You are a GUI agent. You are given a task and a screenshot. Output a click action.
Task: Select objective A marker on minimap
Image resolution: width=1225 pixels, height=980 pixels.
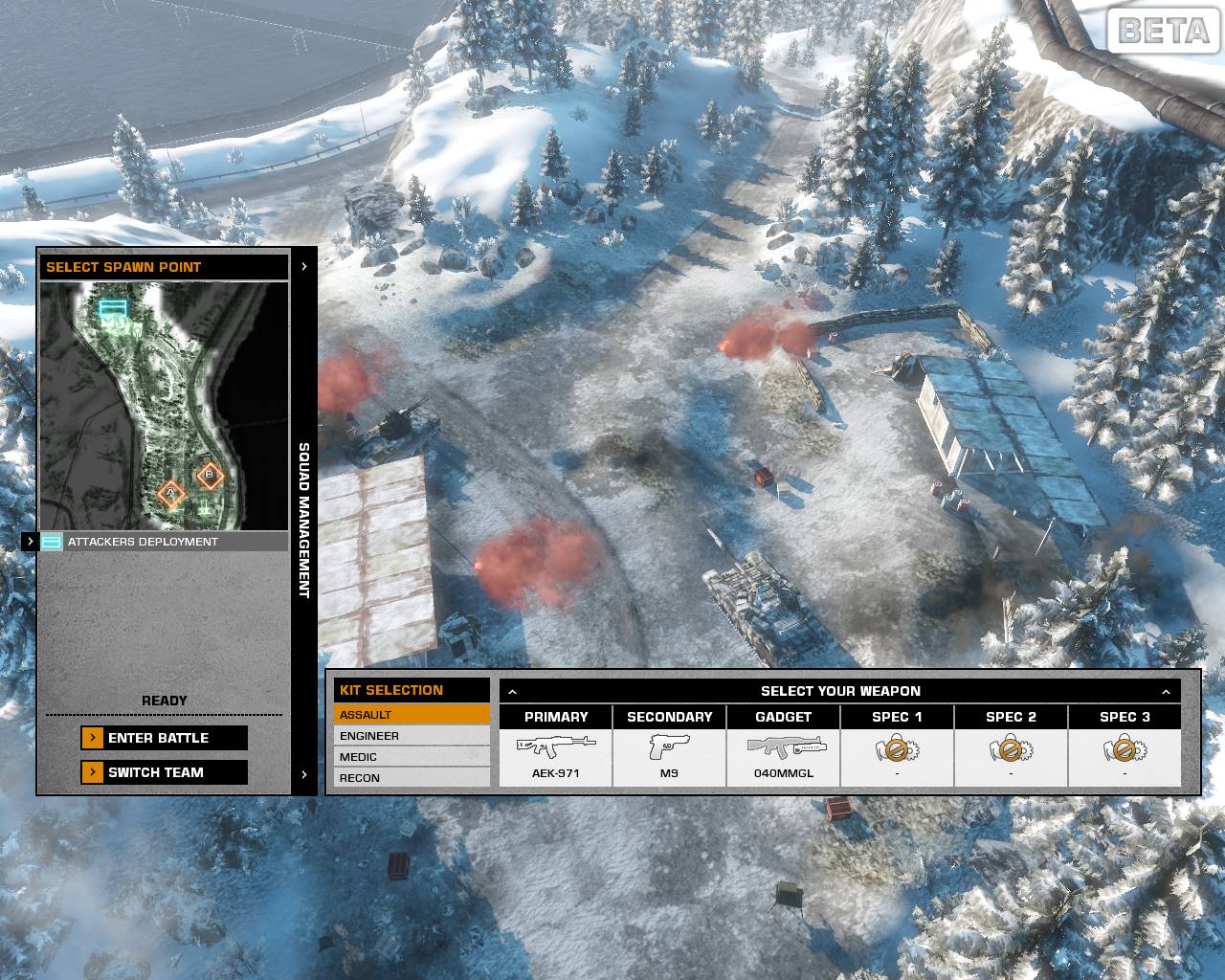tap(171, 493)
